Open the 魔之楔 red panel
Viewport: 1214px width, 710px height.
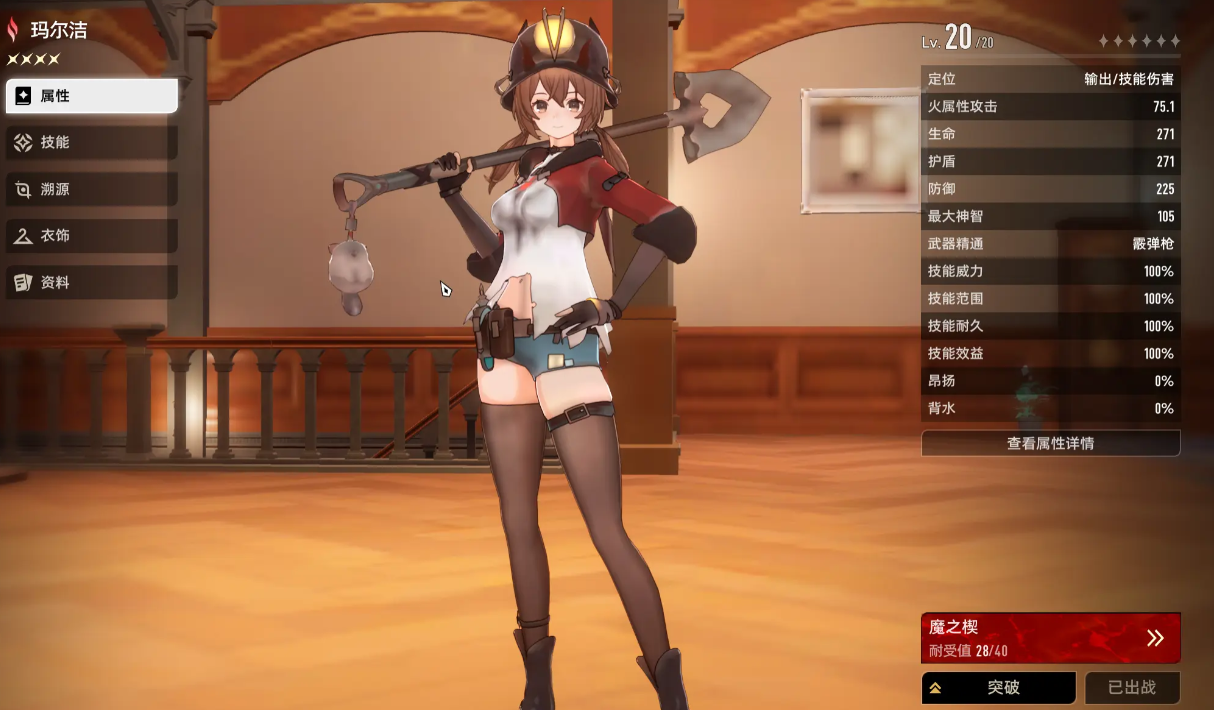click(x=1050, y=638)
